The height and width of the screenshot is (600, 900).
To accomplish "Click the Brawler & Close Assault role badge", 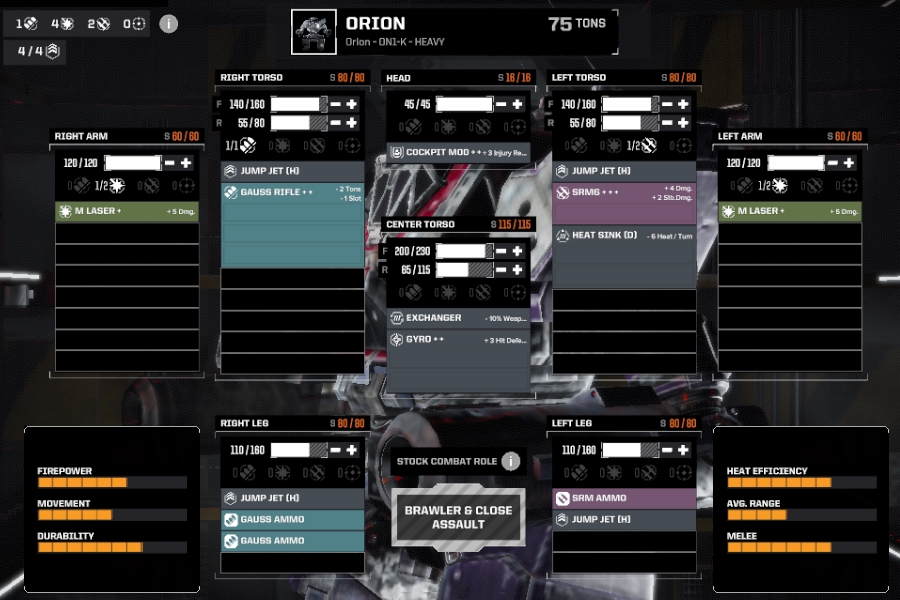I will click(458, 517).
